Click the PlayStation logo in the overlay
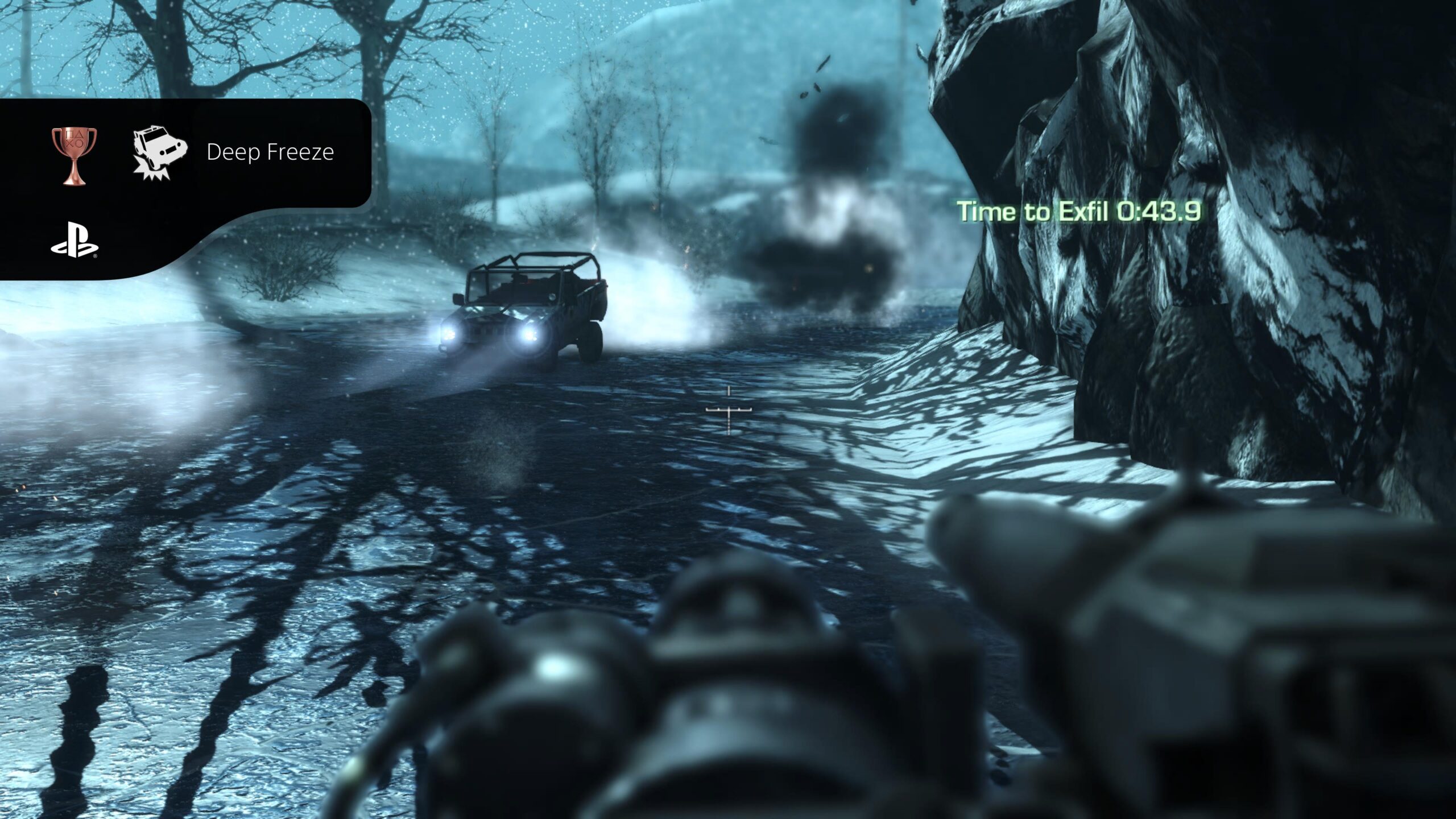Image resolution: width=1456 pixels, height=819 pixels. [x=75, y=246]
